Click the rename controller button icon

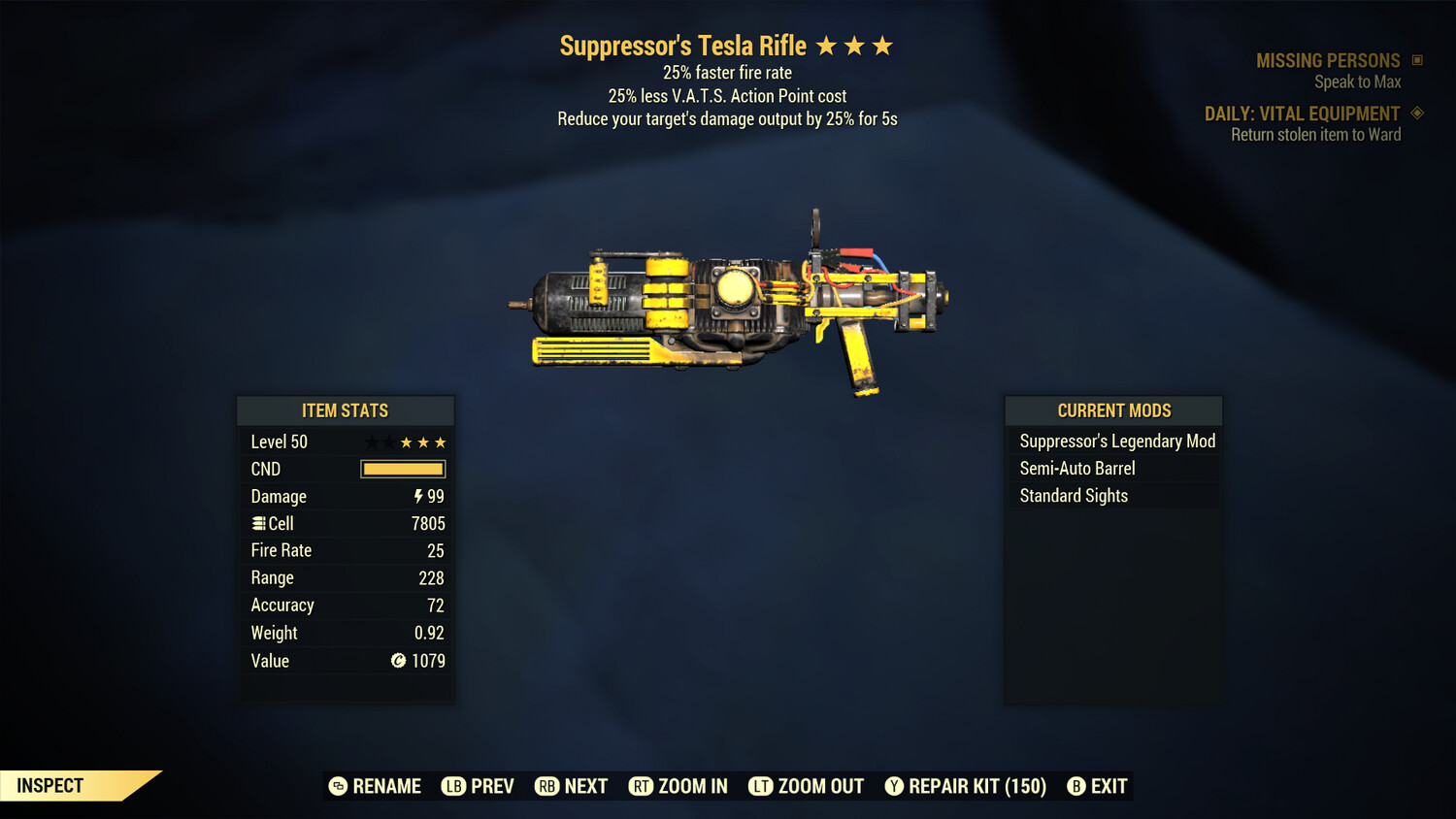[x=337, y=786]
